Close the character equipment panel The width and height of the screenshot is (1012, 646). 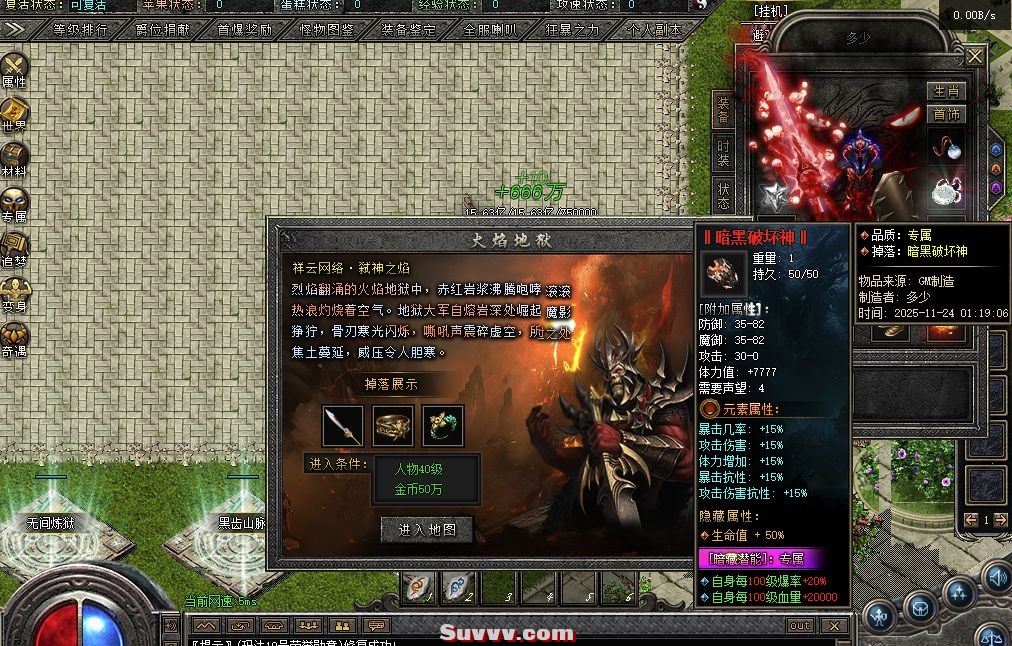pos(974,57)
